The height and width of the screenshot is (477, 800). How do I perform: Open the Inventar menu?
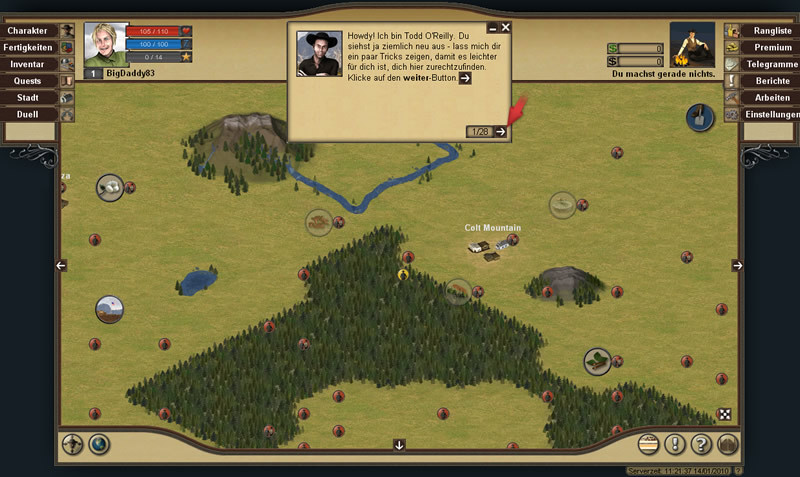[x=28, y=64]
